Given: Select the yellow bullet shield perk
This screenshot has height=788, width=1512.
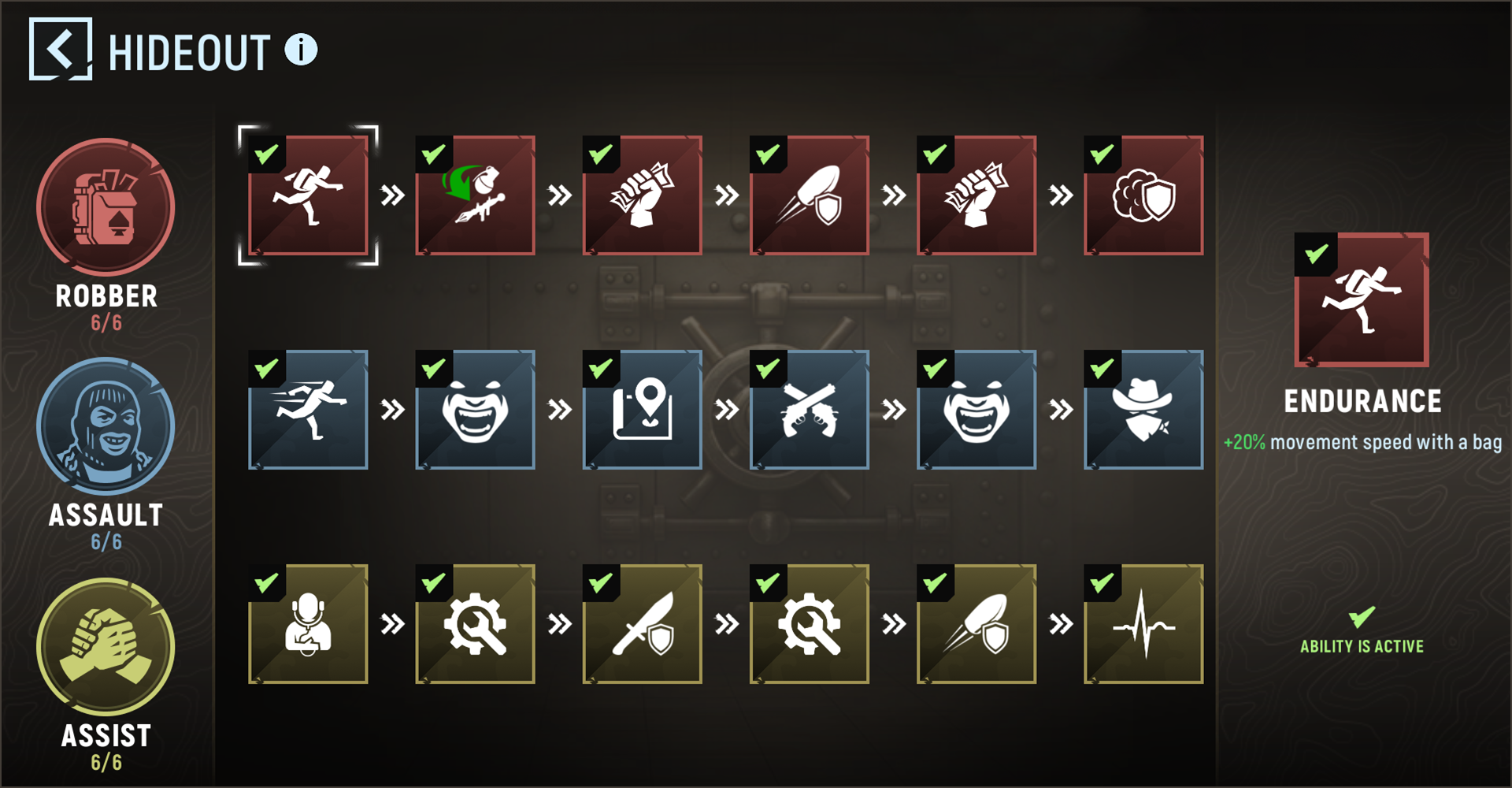Looking at the screenshot, I should click(x=976, y=624).
